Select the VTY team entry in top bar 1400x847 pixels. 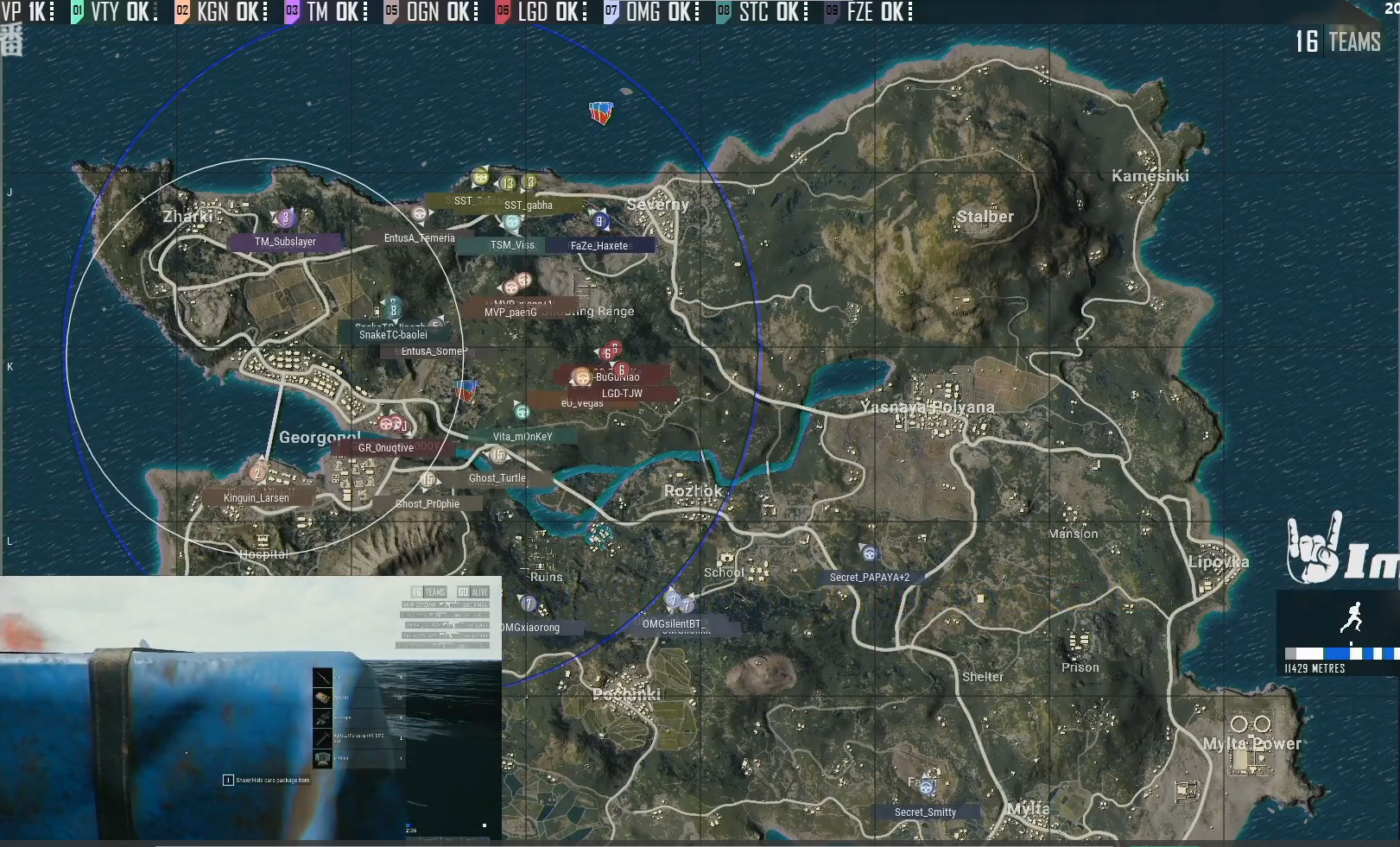114,12
